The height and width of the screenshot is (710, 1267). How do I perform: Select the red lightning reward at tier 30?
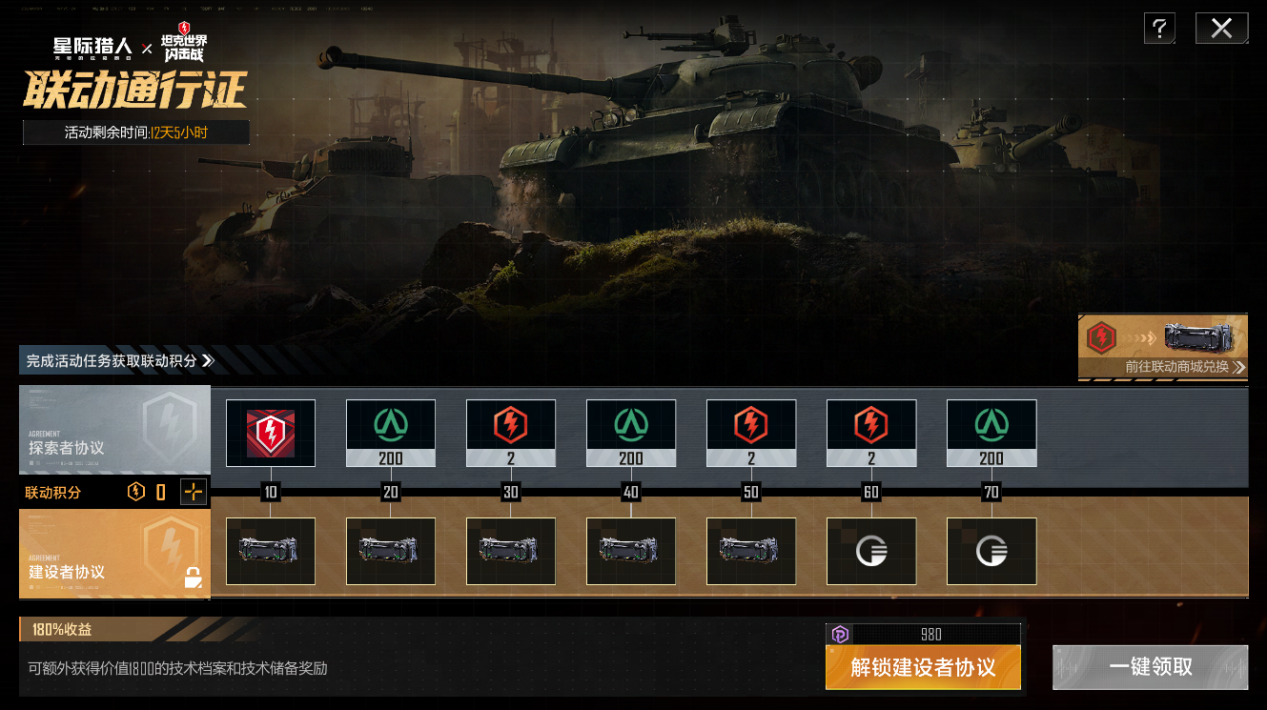tap(510, 433)
